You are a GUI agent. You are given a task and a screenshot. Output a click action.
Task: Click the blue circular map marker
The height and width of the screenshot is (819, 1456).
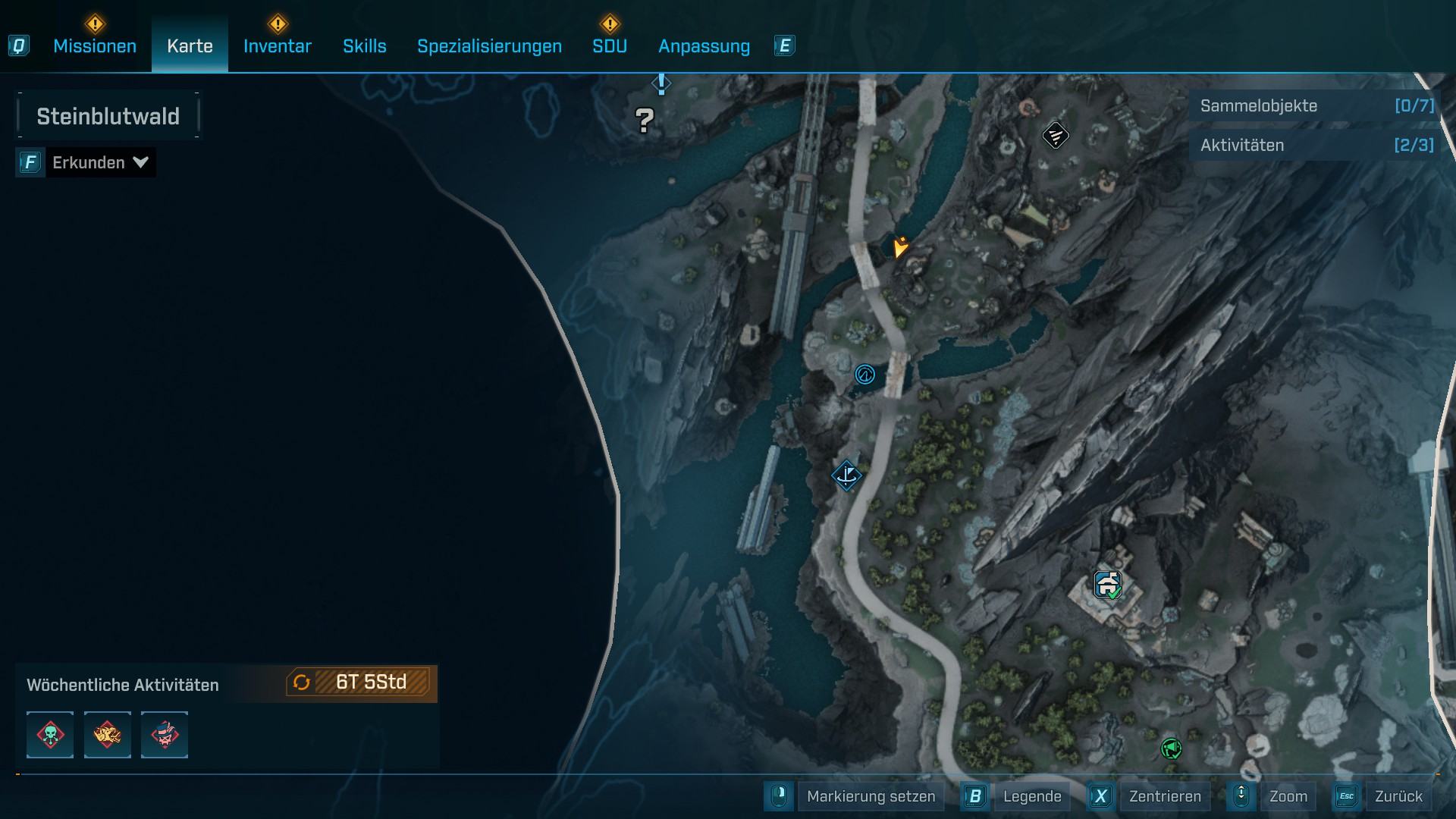coord(864,375)
